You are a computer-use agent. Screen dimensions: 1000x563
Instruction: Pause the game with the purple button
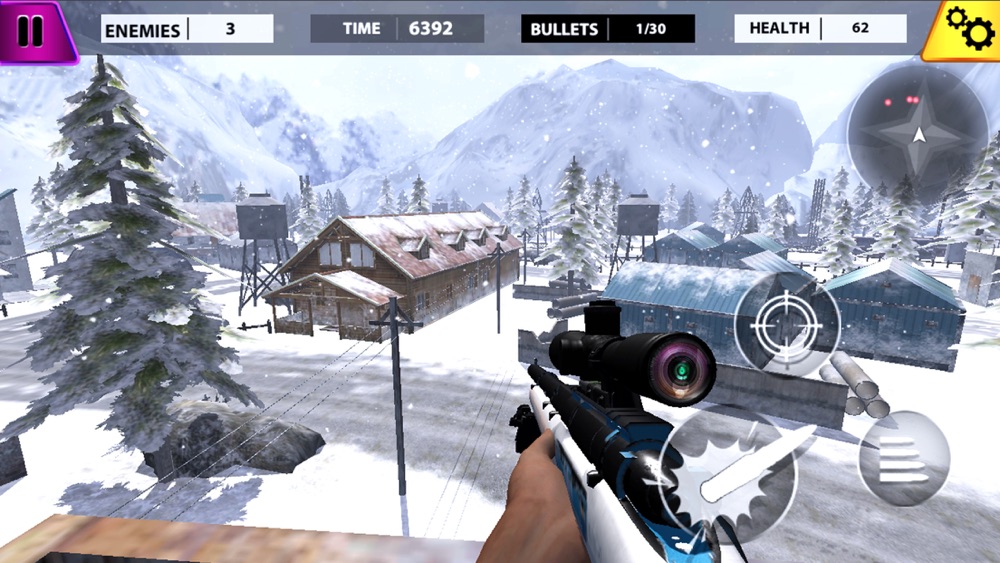[x=32, y=30]
